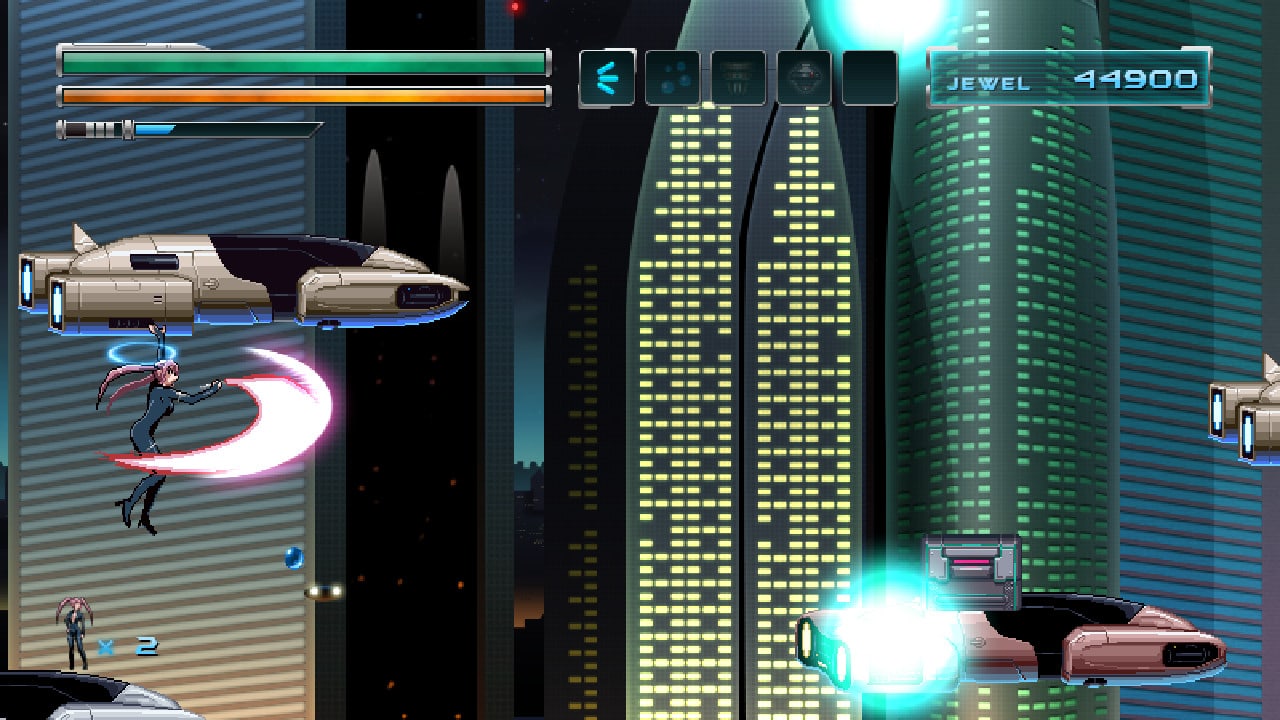The image size is (1280, 720).
Task: Choose the blue bubbles weapon slot
Action: (672, 78)
